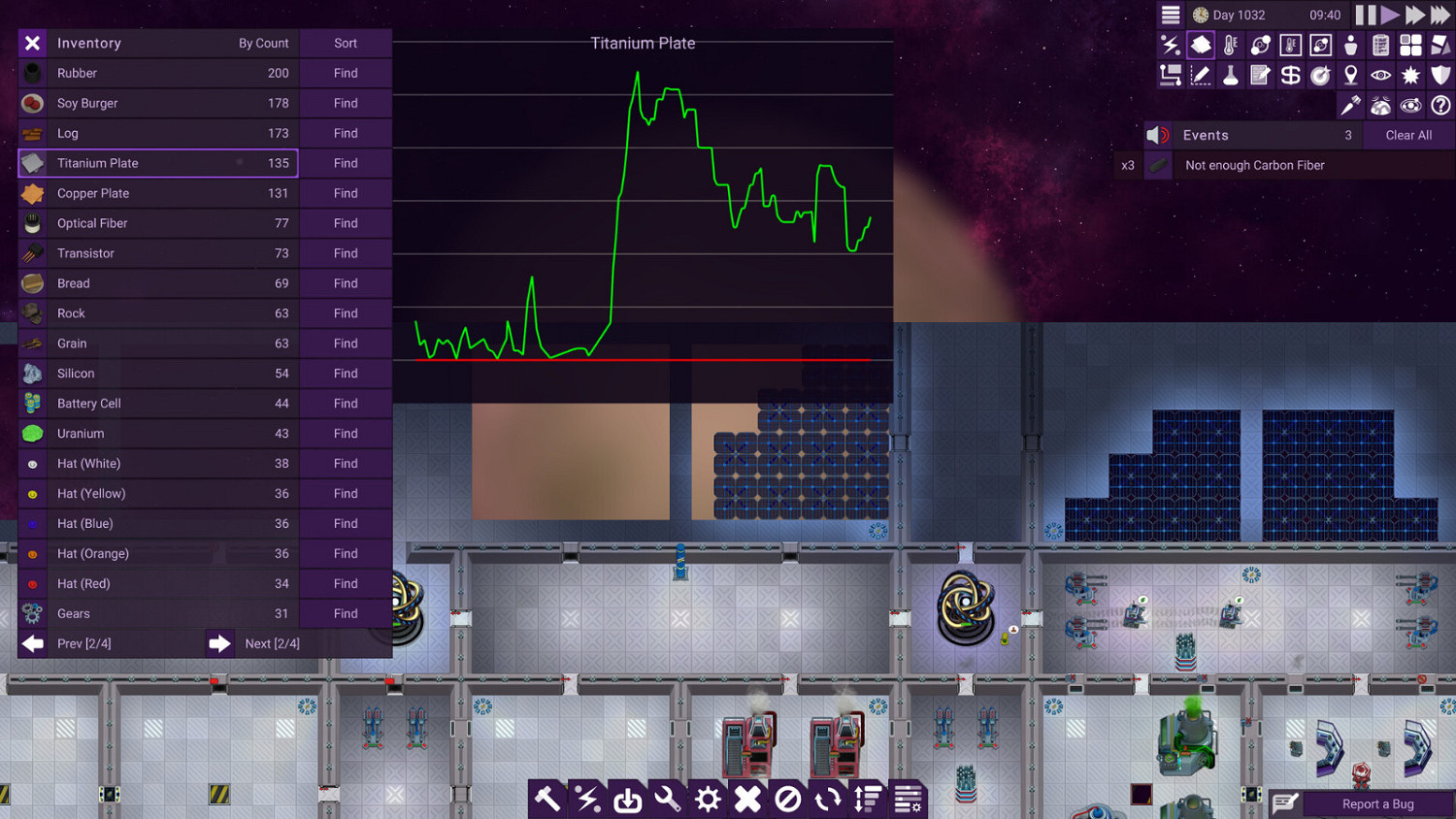This screenshot has height=819, width=1456.
Task: Clear All events in the list
Action: [1408, 135]
